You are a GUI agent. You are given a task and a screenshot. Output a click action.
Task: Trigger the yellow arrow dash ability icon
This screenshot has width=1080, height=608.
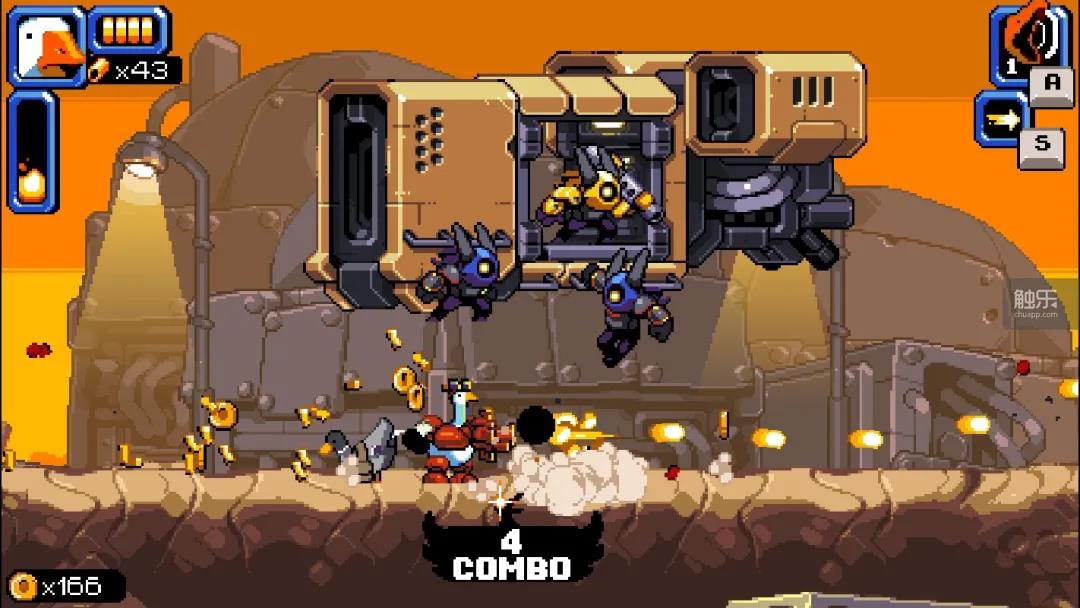(x=1001, y=118)
